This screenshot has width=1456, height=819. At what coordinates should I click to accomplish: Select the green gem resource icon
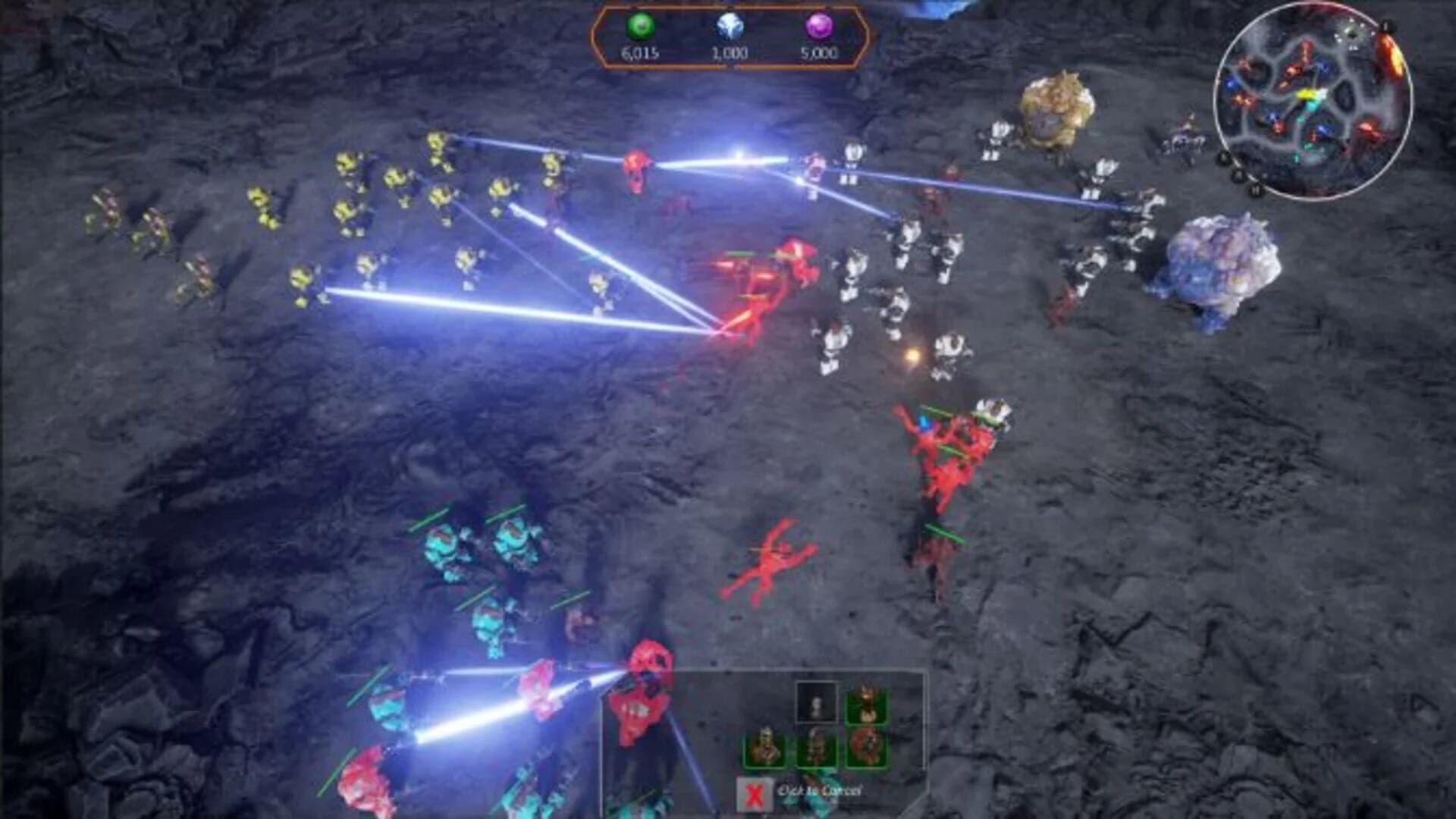[x=641, y=24]
